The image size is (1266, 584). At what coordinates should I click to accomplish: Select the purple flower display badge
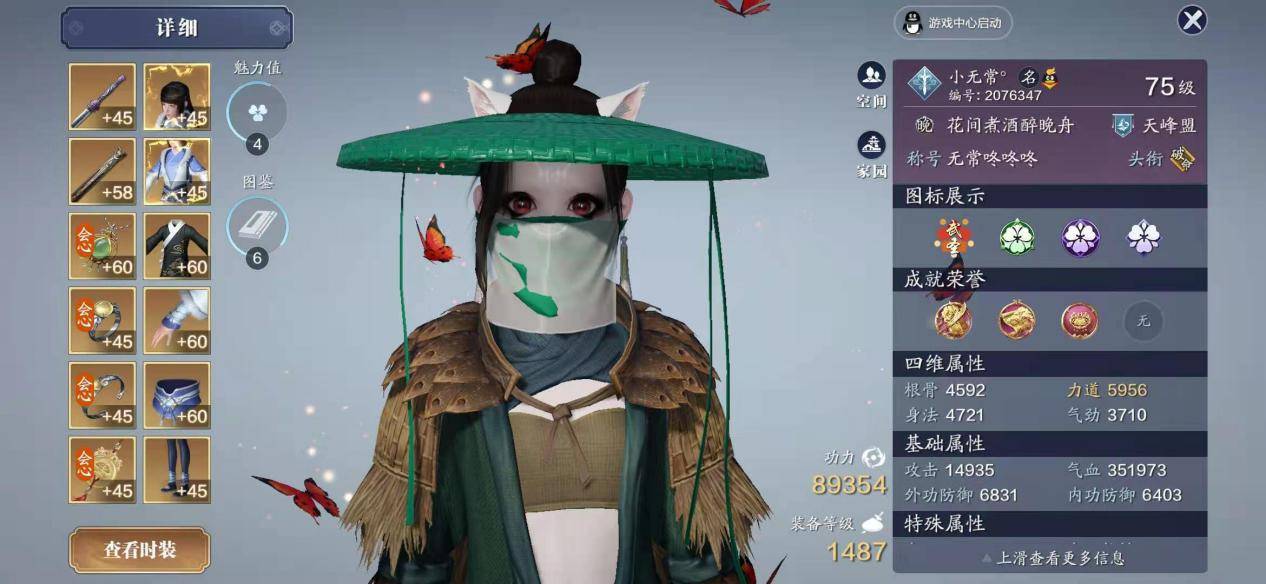(x=1080, y=237)
